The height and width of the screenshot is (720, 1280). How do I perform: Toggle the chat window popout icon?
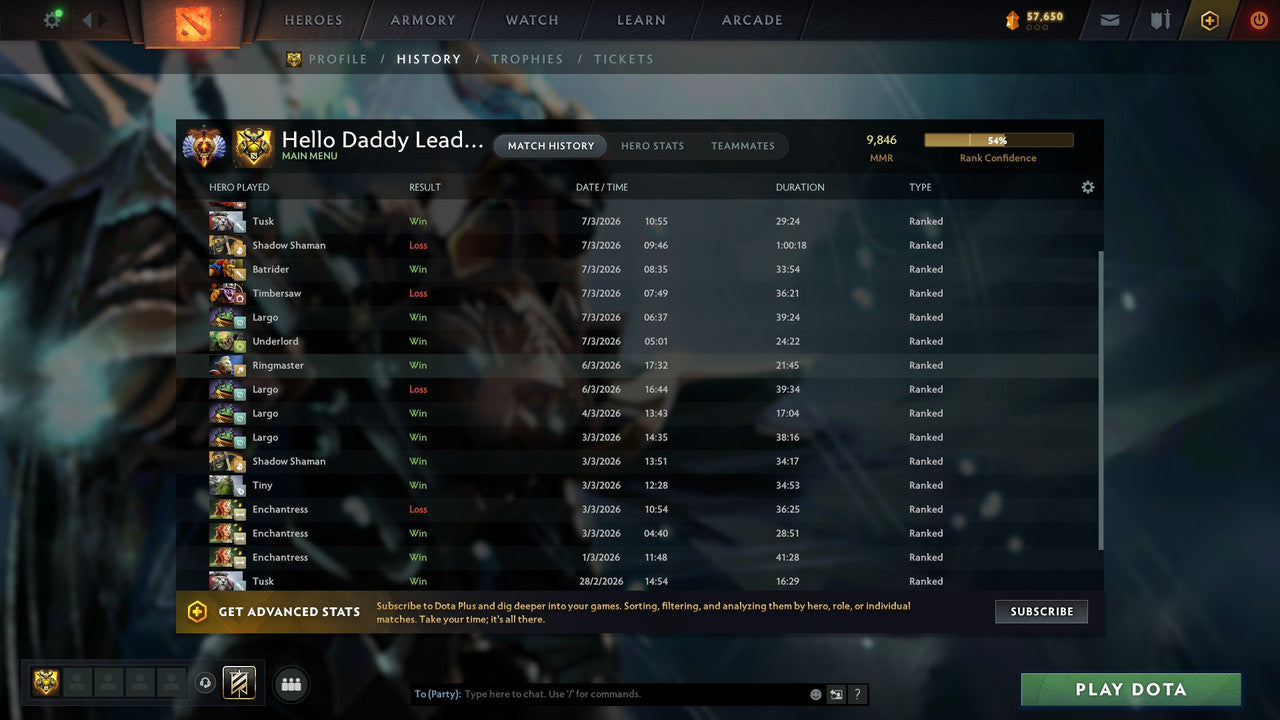coord(836,693)
